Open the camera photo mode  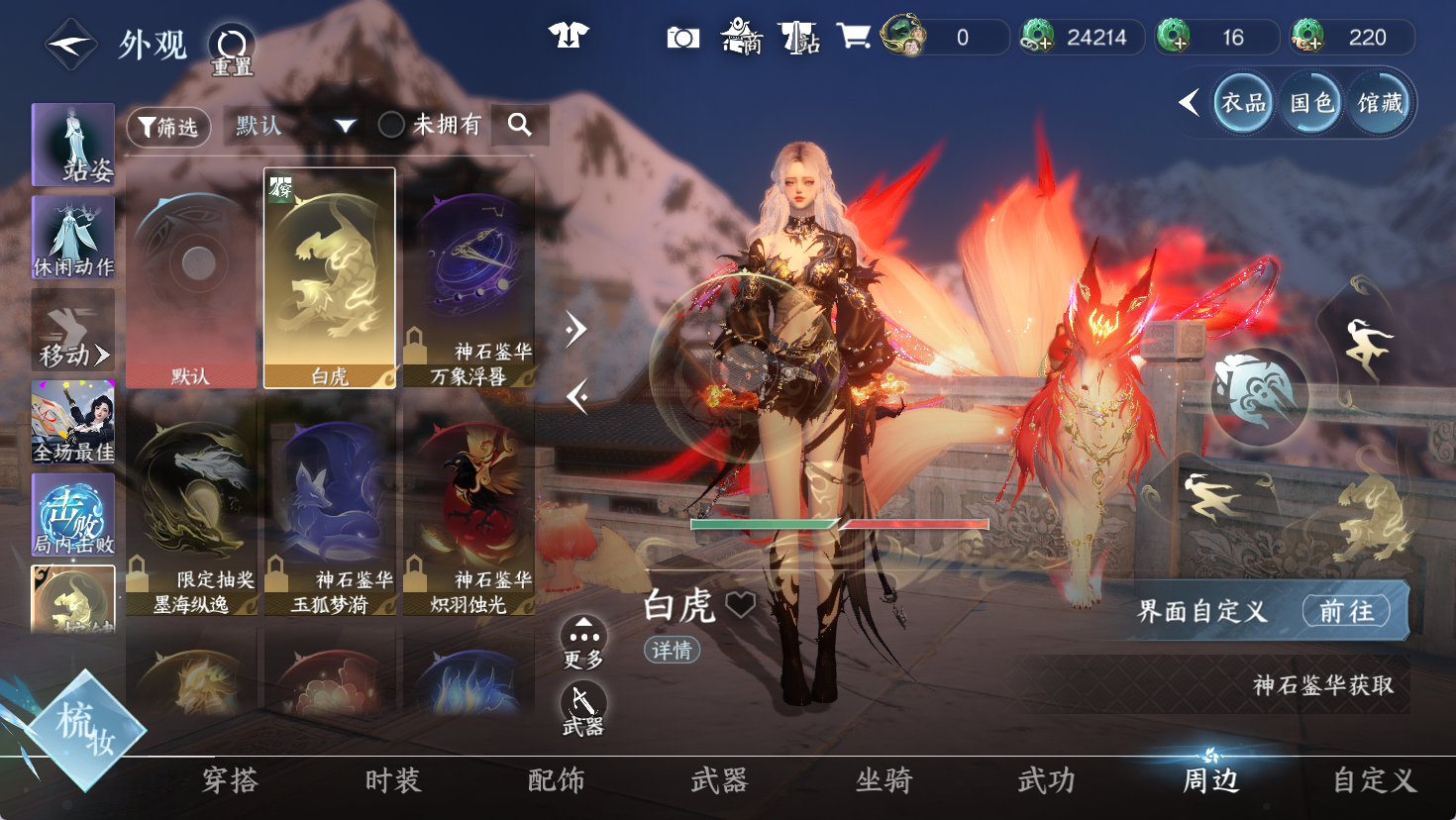[x=682, y=38]
